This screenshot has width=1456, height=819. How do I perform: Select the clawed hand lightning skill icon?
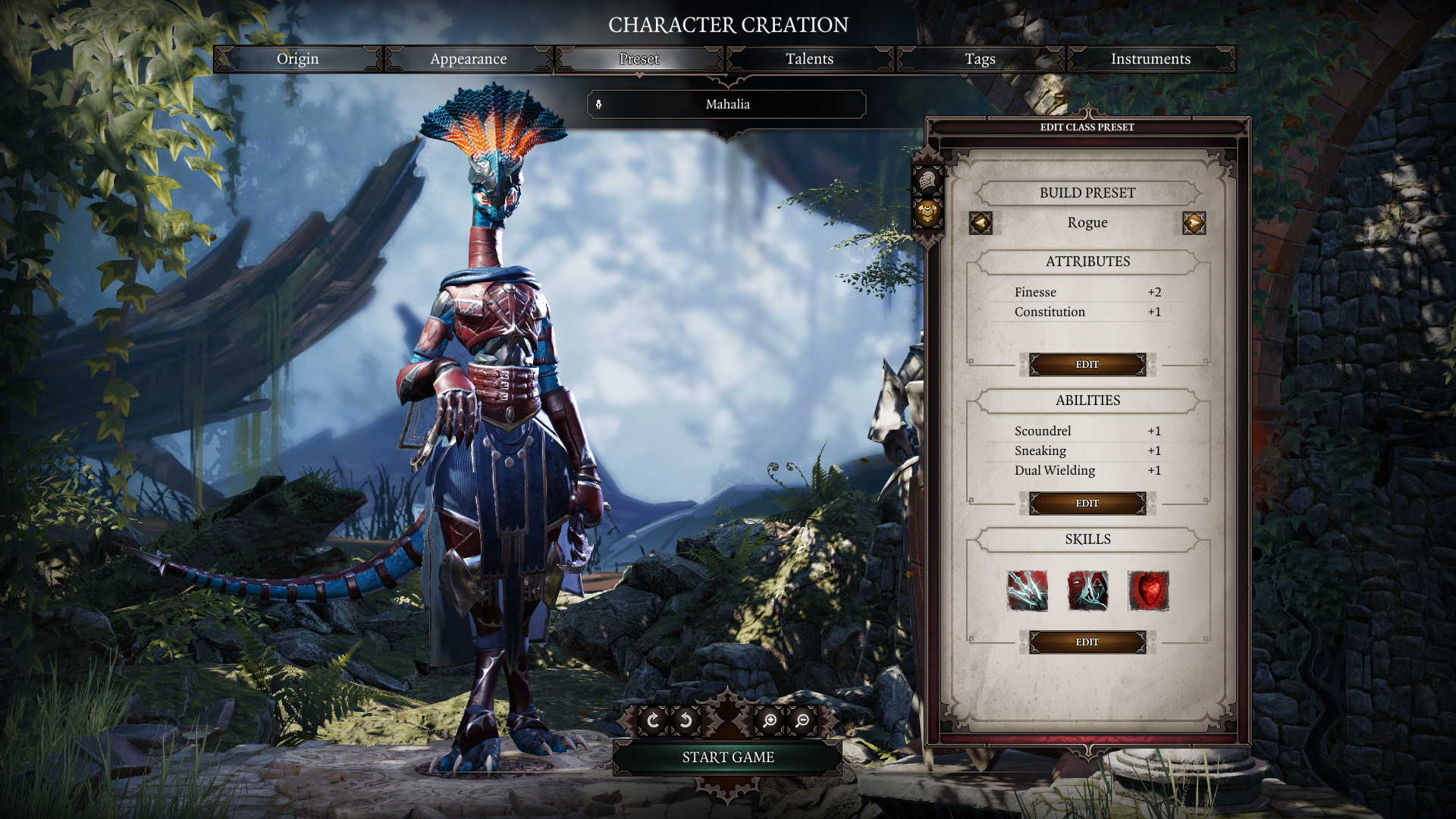point(1028,591)
